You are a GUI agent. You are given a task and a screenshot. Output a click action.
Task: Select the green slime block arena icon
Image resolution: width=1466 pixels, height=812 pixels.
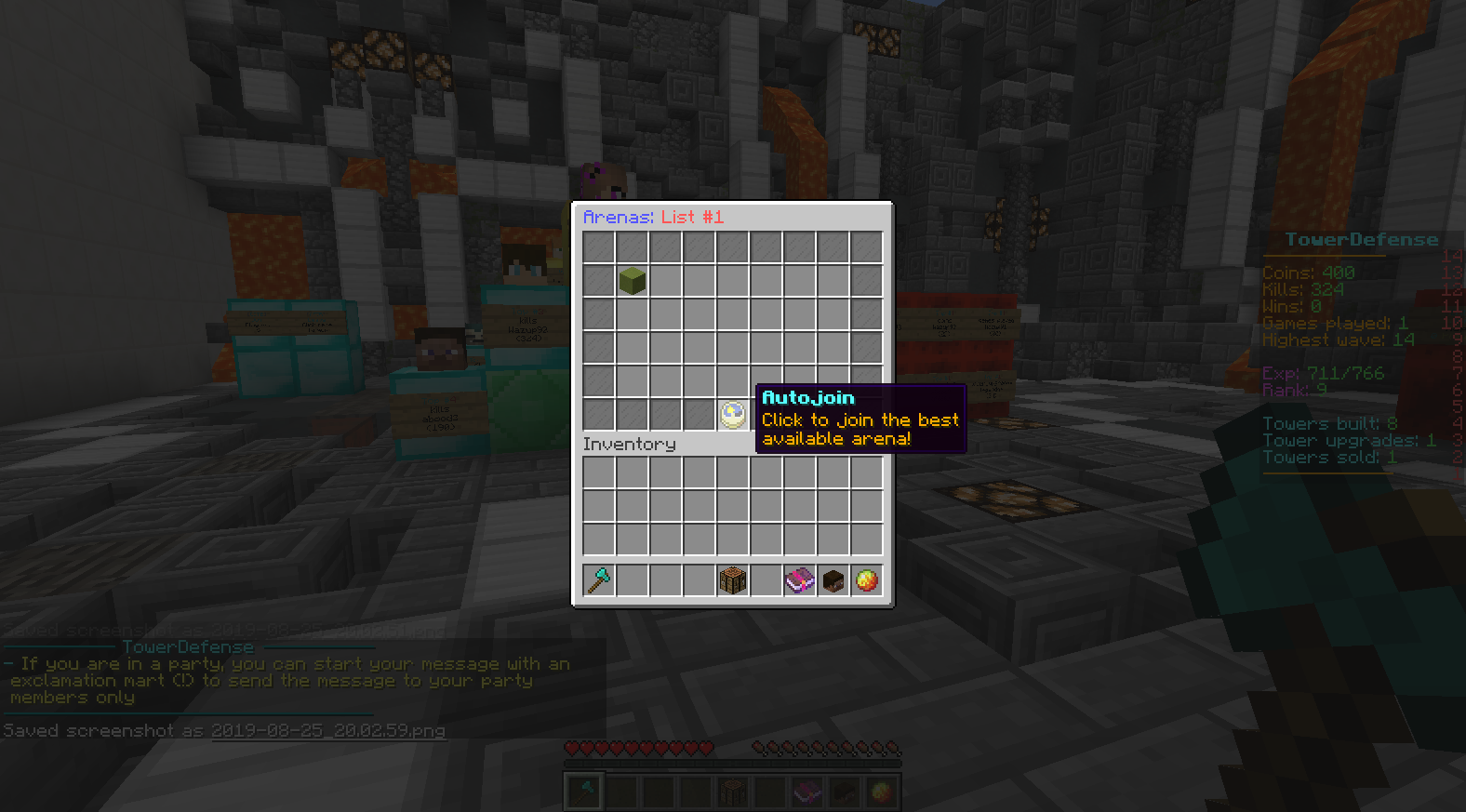pyautogui.click(x=631, y=281)
